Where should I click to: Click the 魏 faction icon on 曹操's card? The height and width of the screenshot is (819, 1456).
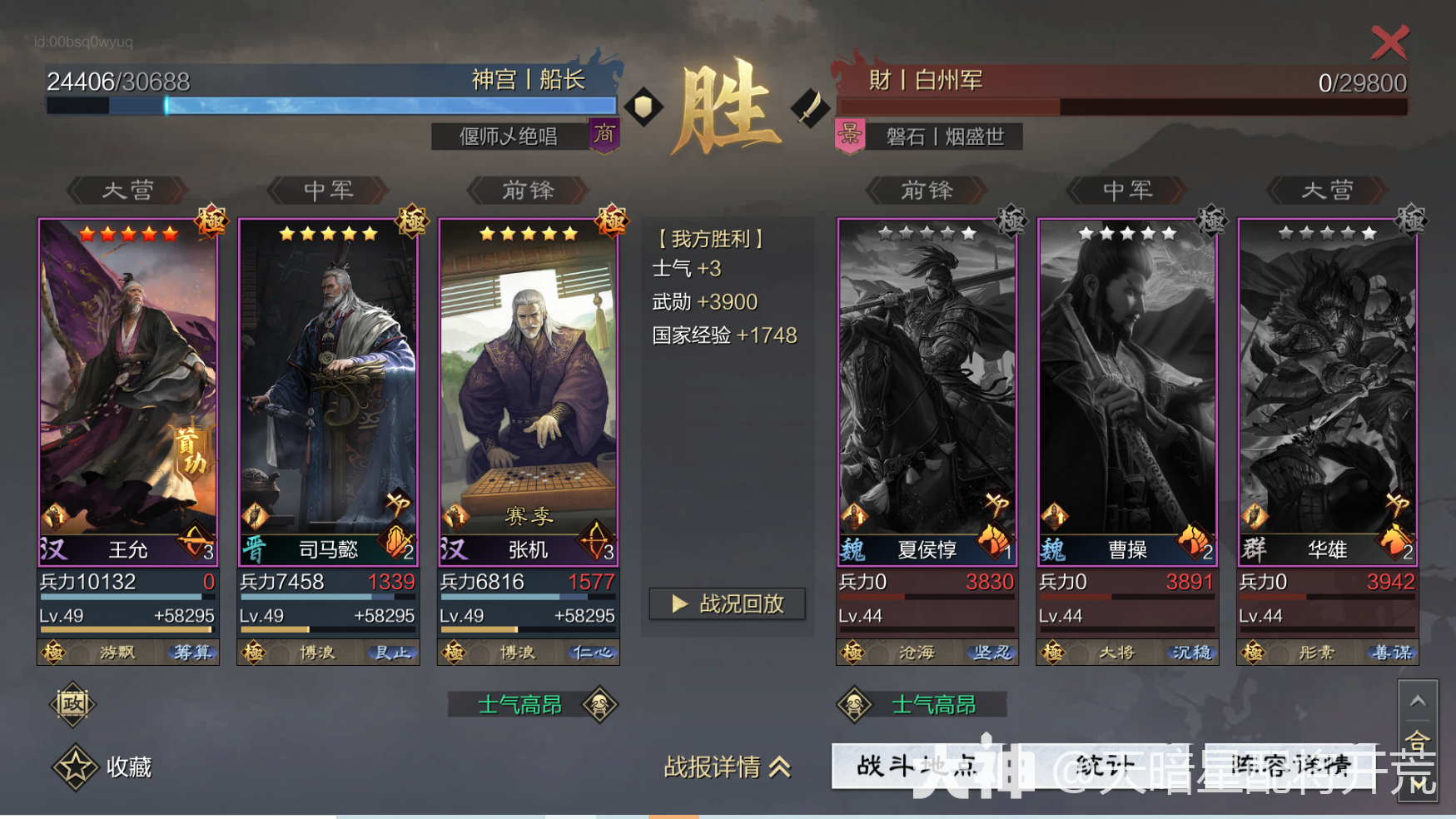1054,549
